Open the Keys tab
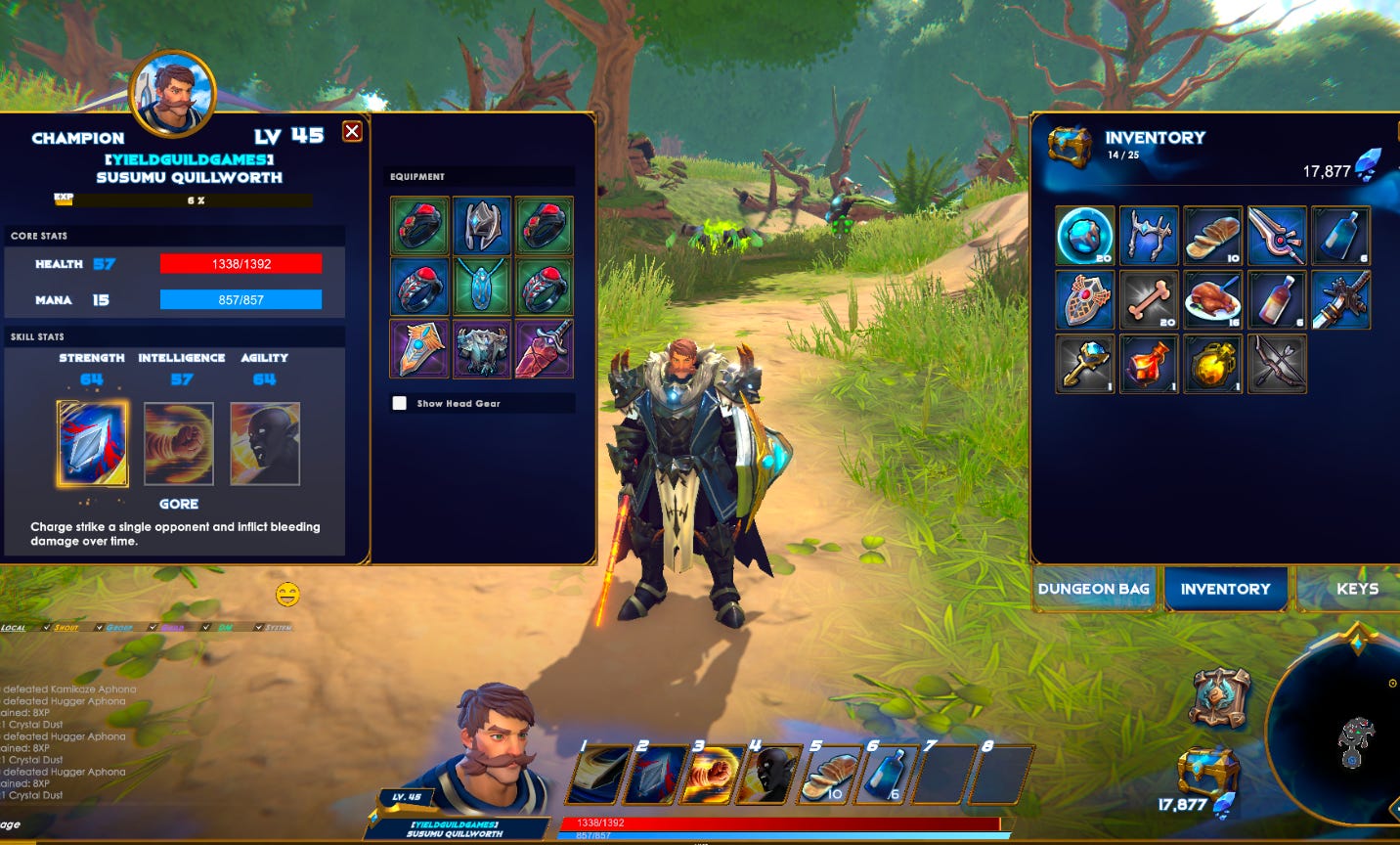1400x845 pixels. coord(1358,589)
